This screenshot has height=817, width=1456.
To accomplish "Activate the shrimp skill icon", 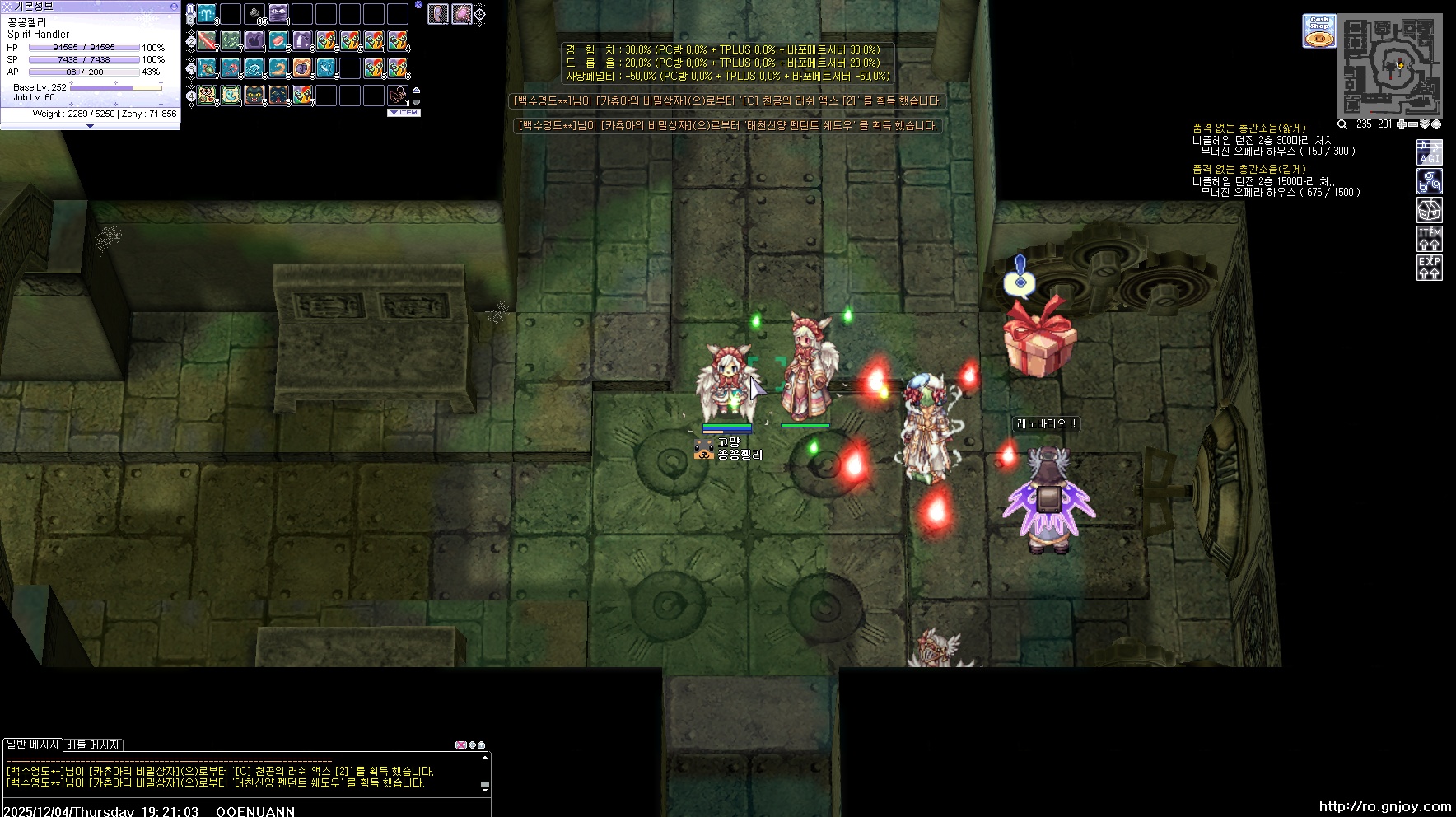I will coord(231,68).
